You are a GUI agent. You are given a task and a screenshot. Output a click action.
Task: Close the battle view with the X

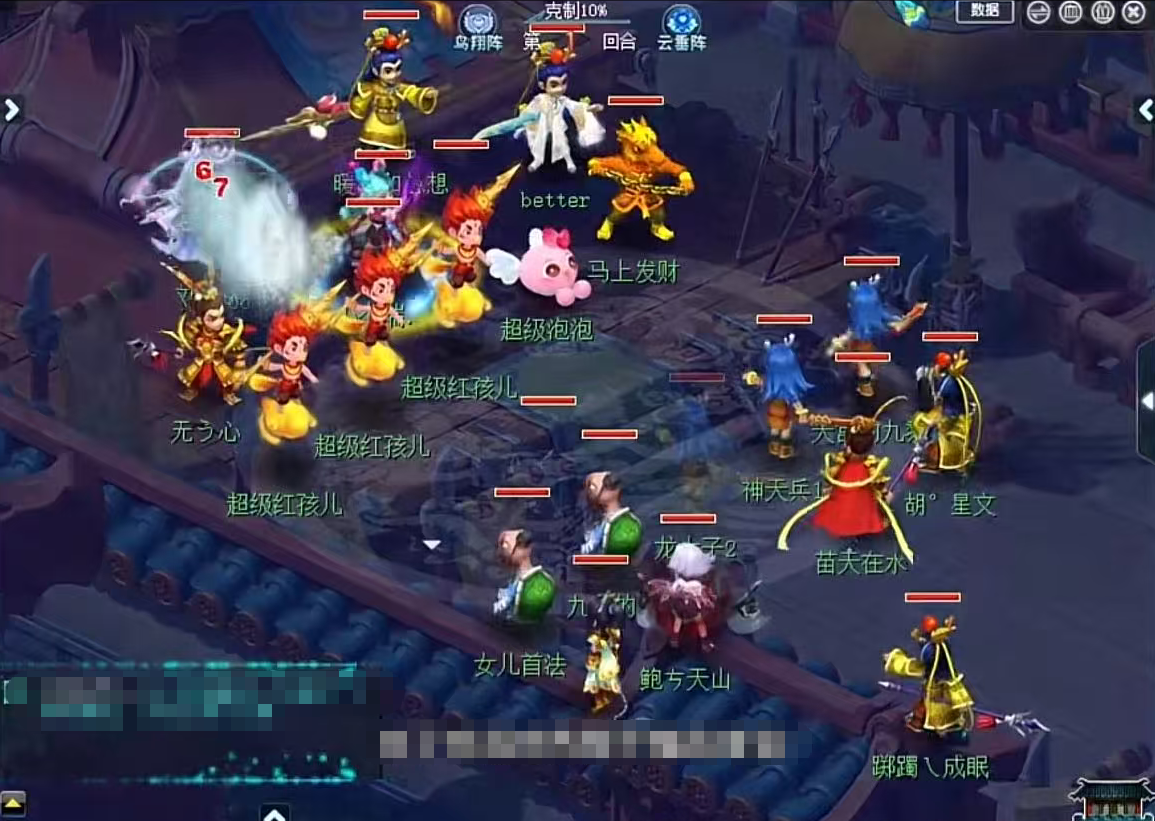(1133, 12)
